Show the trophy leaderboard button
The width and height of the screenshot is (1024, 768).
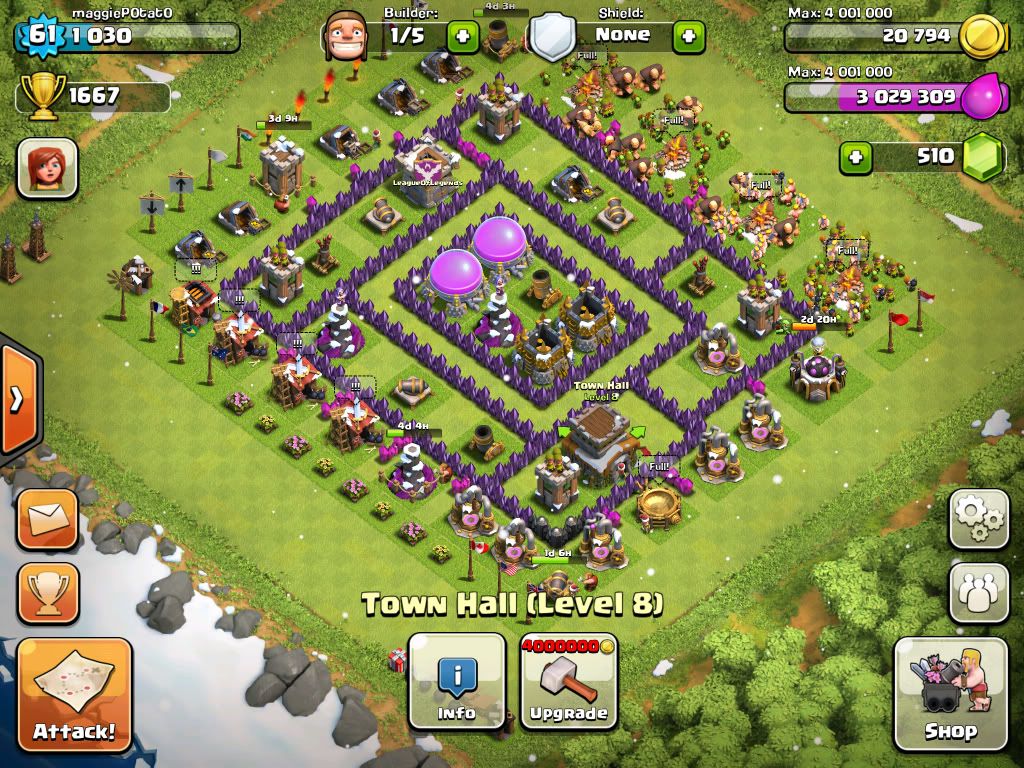coord(47,593)
